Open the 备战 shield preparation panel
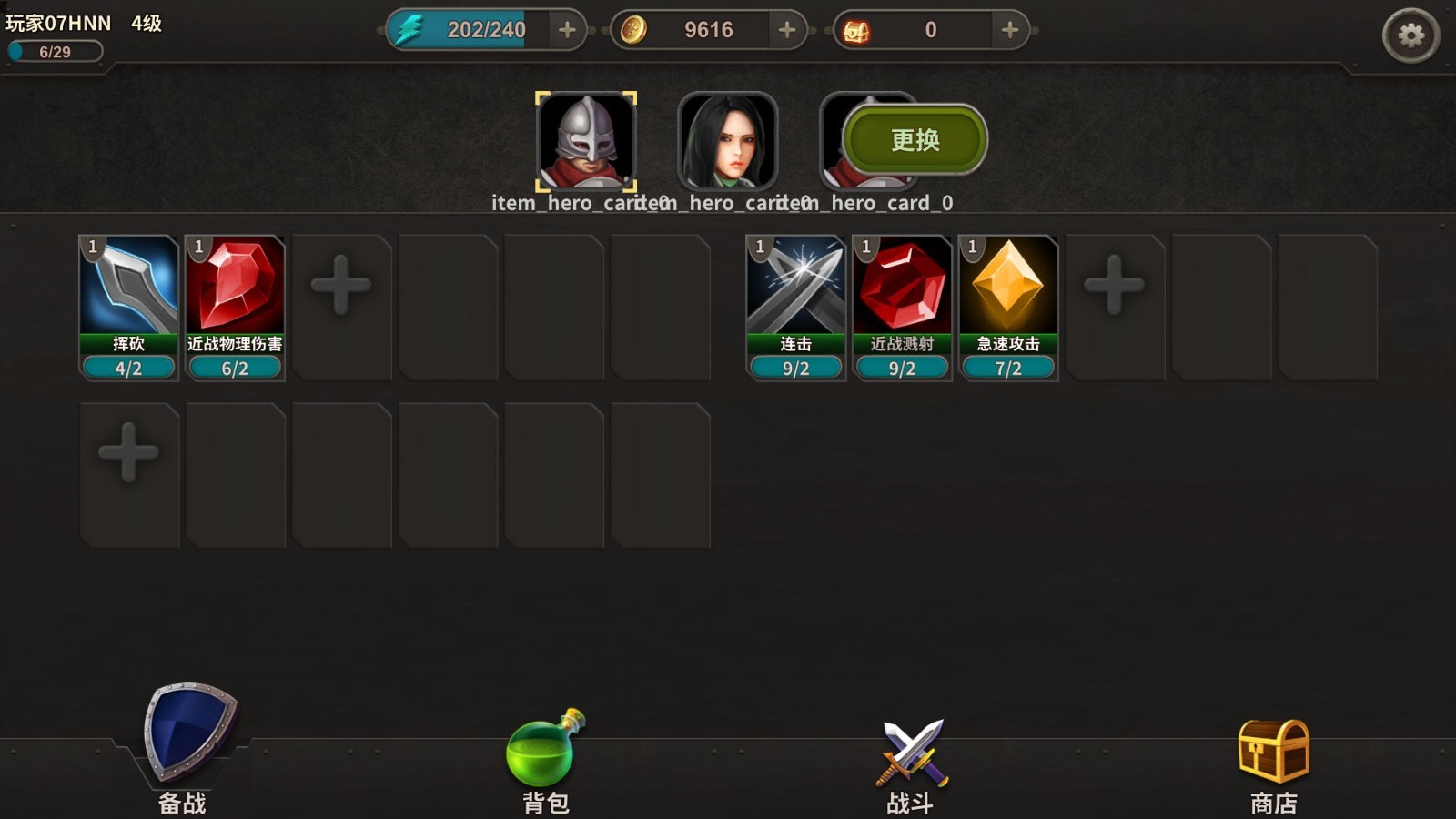Viewport: 1456px width, 819px height. 182,737
